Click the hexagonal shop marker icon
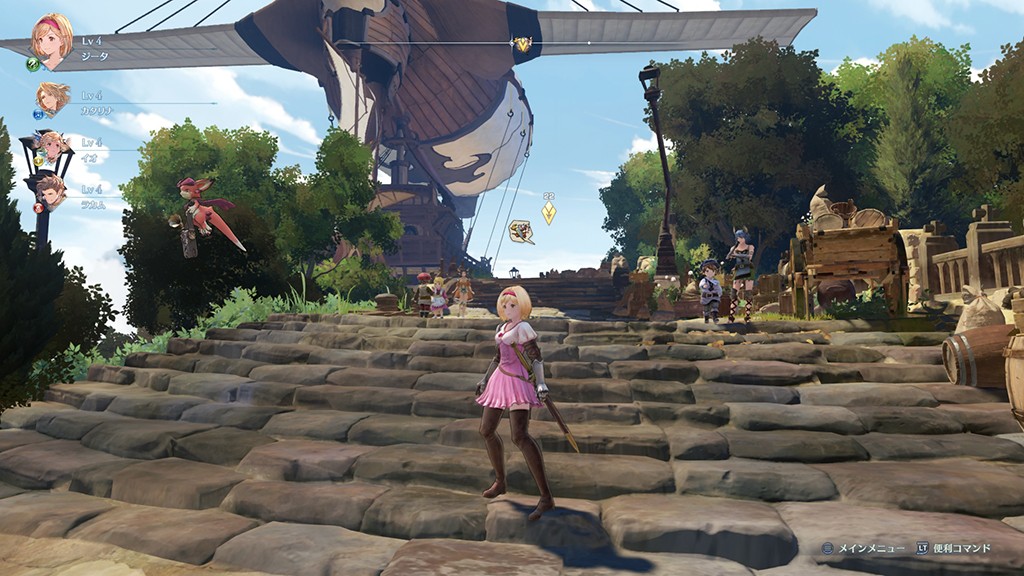Image resolution: width=1024 pixels, height=576 pixels. coord(520,232)
